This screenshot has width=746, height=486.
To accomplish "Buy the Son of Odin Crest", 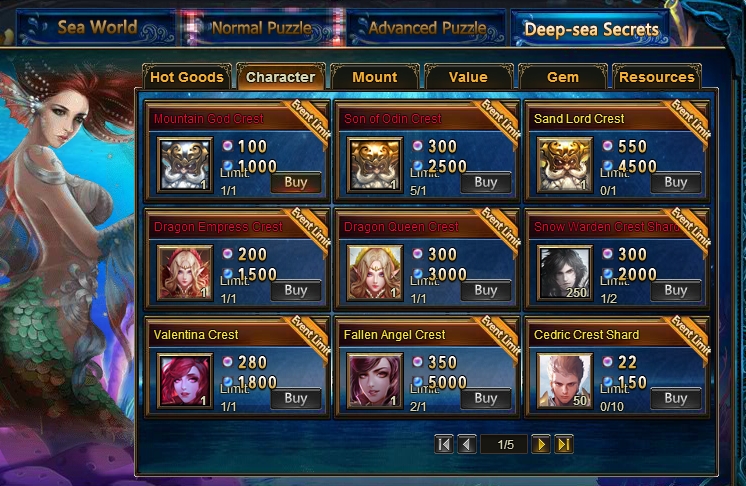I will 486,182.
